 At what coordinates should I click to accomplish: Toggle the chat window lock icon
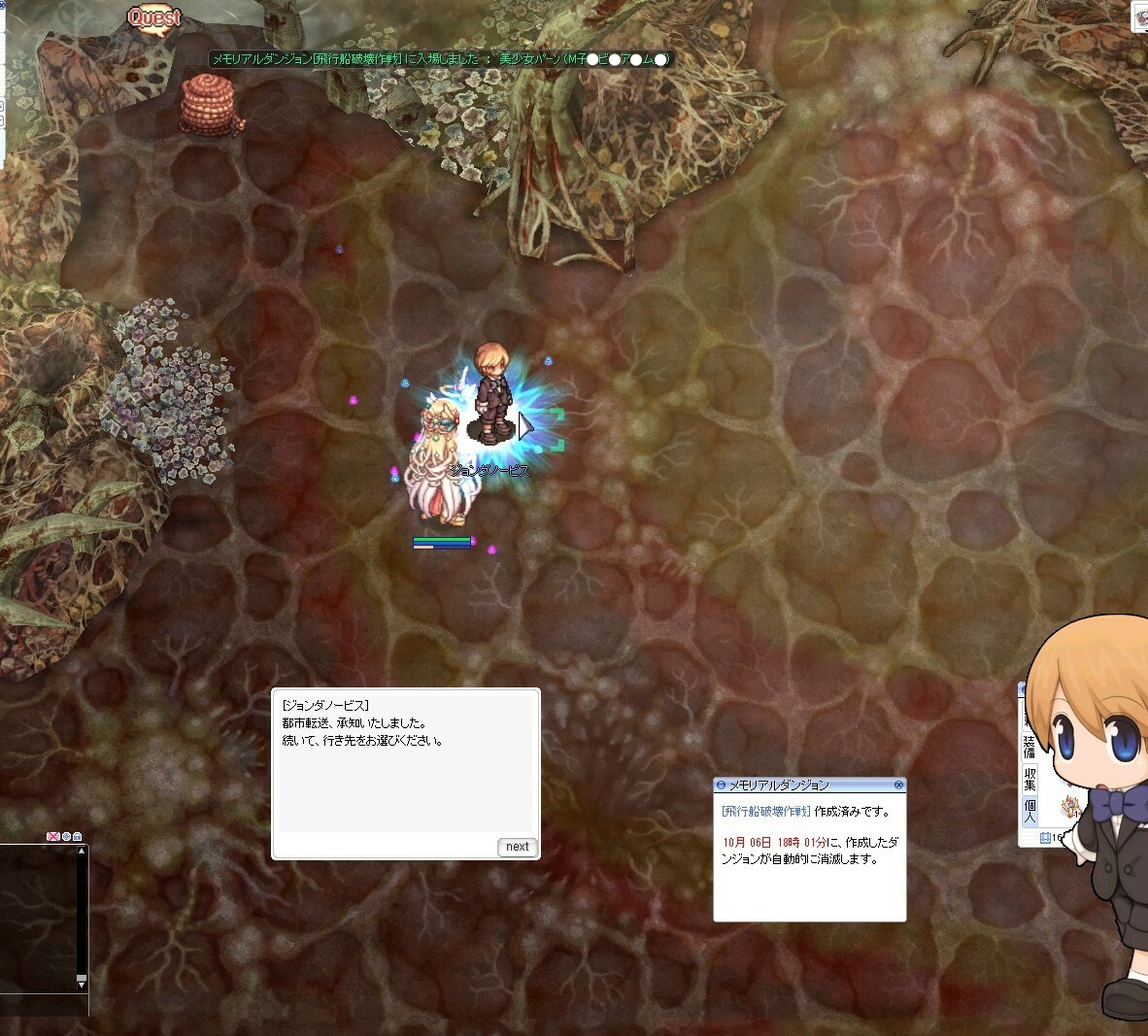pos(77,837)
